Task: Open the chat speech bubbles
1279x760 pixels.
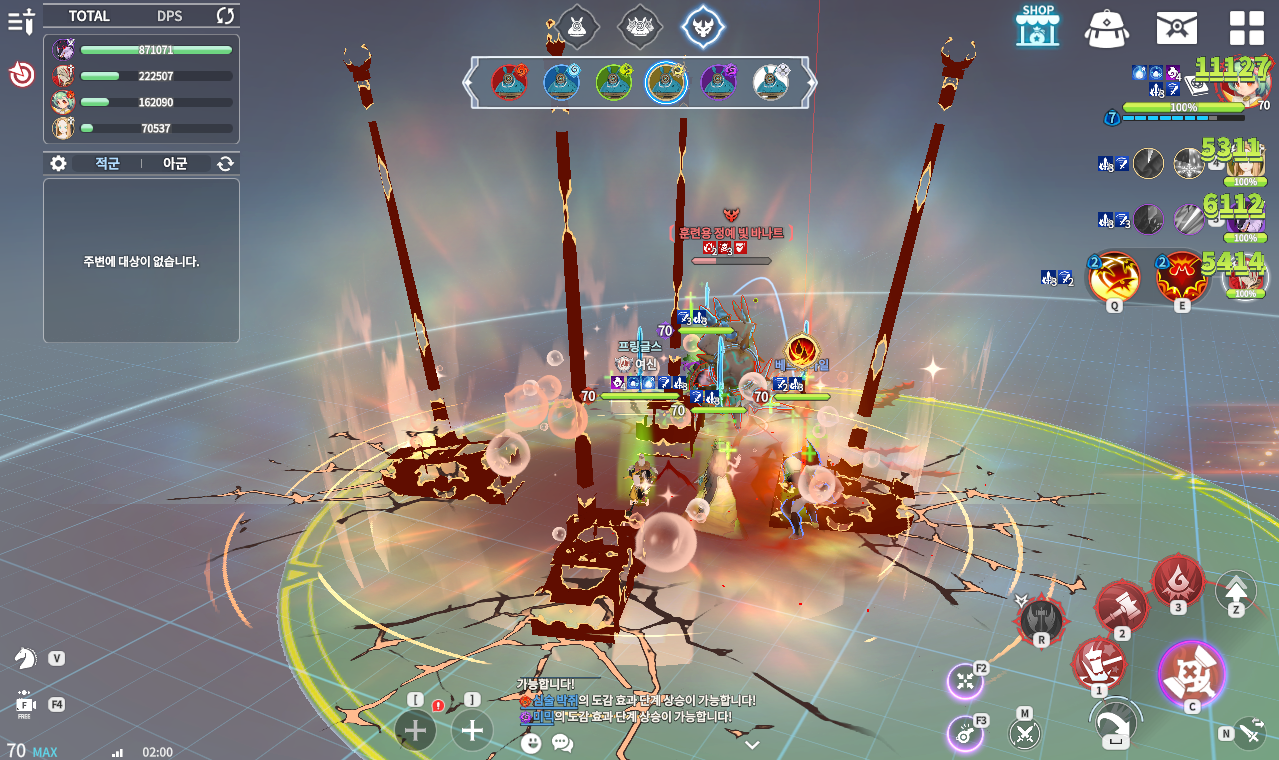Action: [562, 743]
